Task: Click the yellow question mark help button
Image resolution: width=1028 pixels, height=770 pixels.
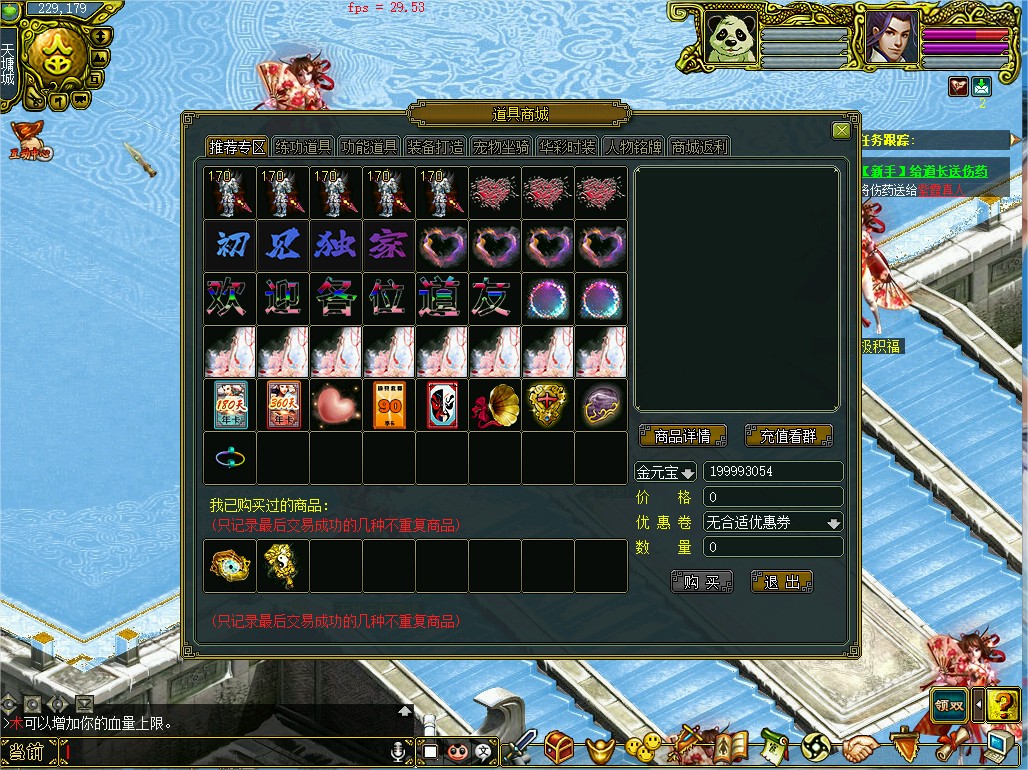Action: tap(1003, 705)
